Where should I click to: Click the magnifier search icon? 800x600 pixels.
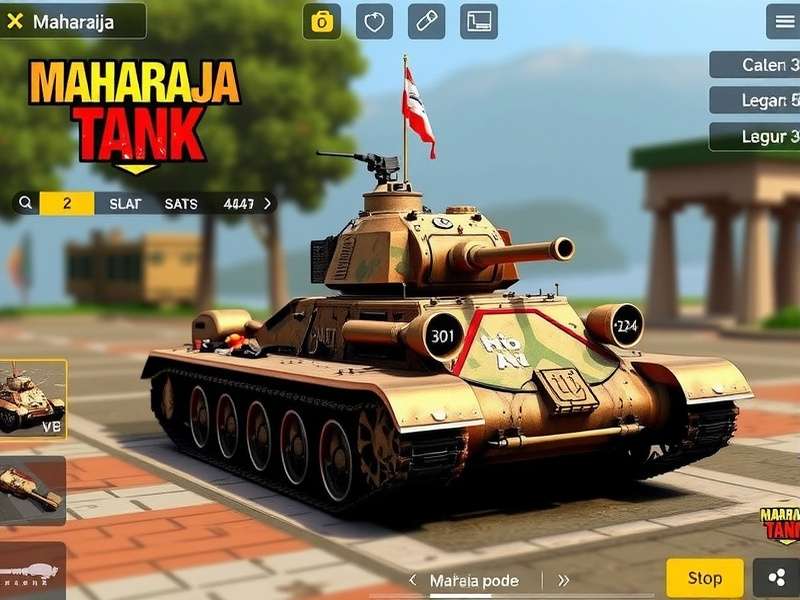tap(27, 203)
